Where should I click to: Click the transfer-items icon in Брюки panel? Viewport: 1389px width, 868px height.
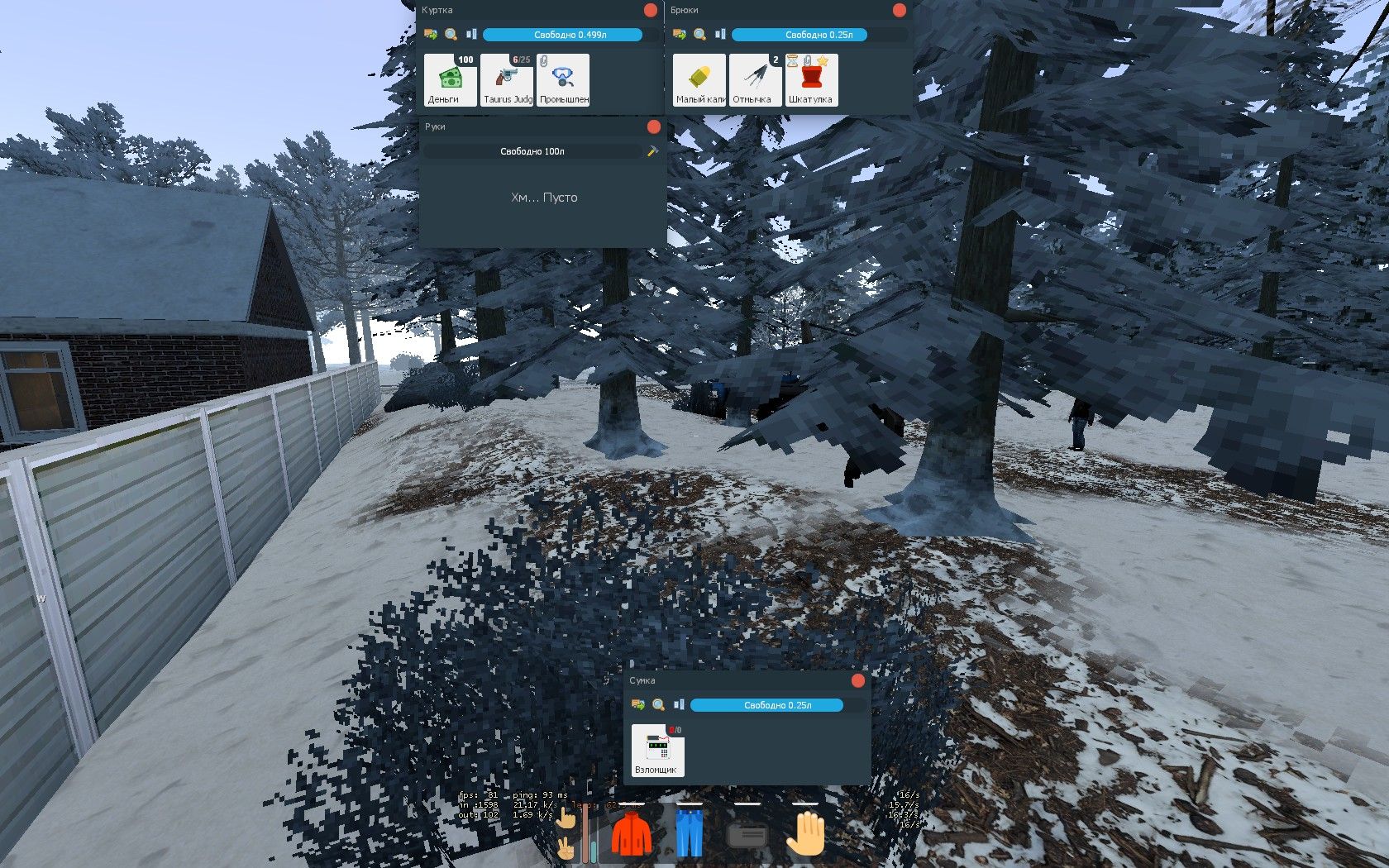(680, 35)
